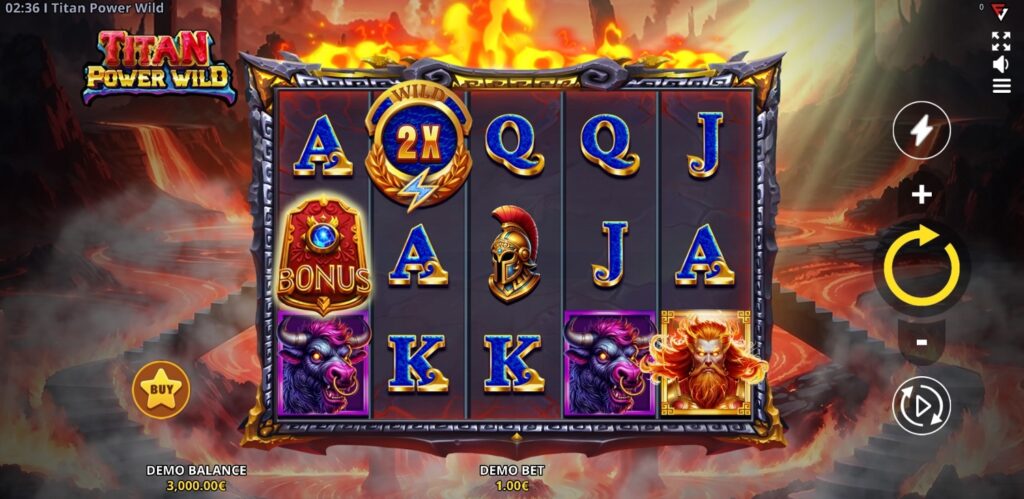Increase the bet with the plus button
Viewport: 1024px width, 499px height.
(x=921, y=194)
